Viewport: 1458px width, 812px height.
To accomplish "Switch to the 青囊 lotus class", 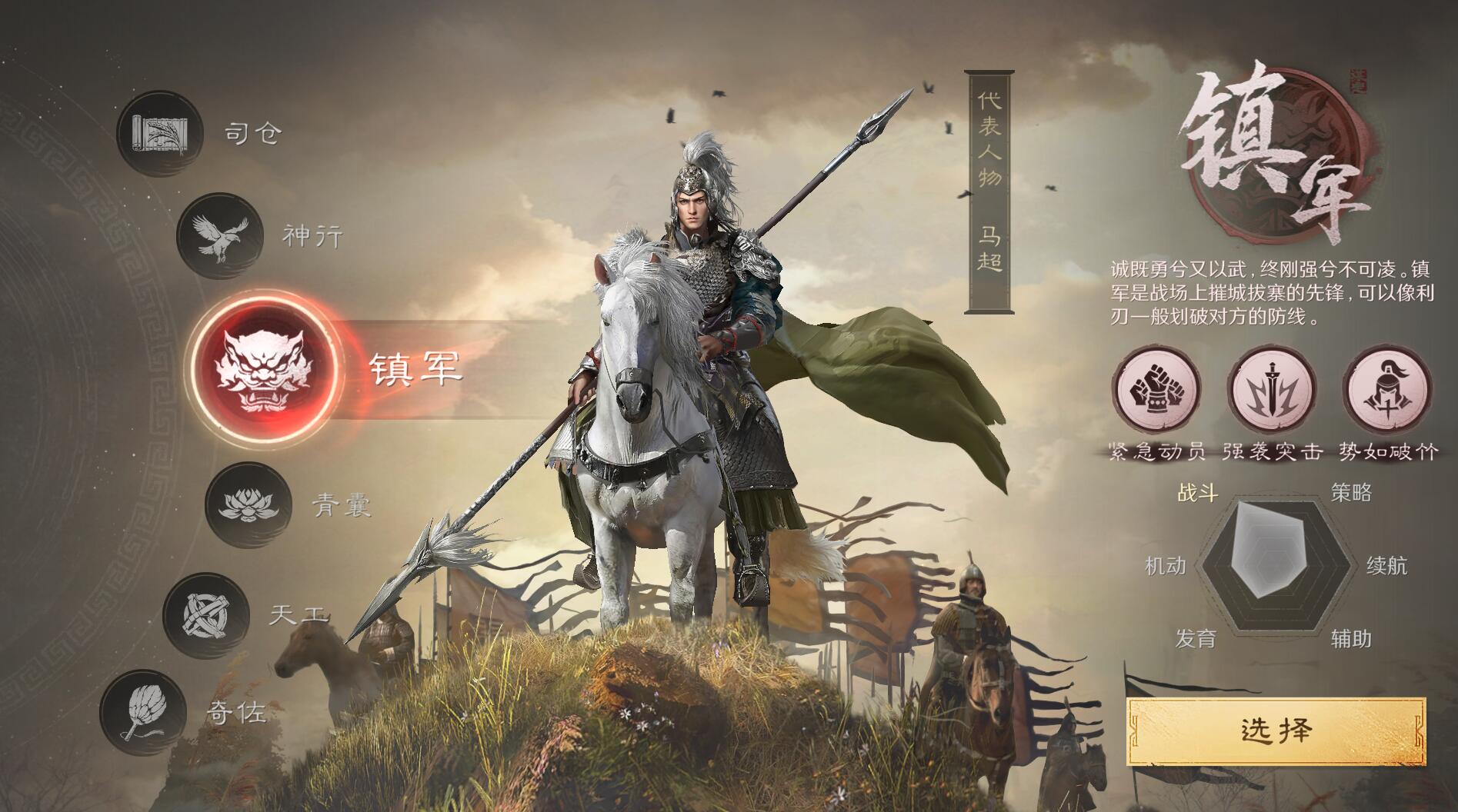I will pos(248,504).
